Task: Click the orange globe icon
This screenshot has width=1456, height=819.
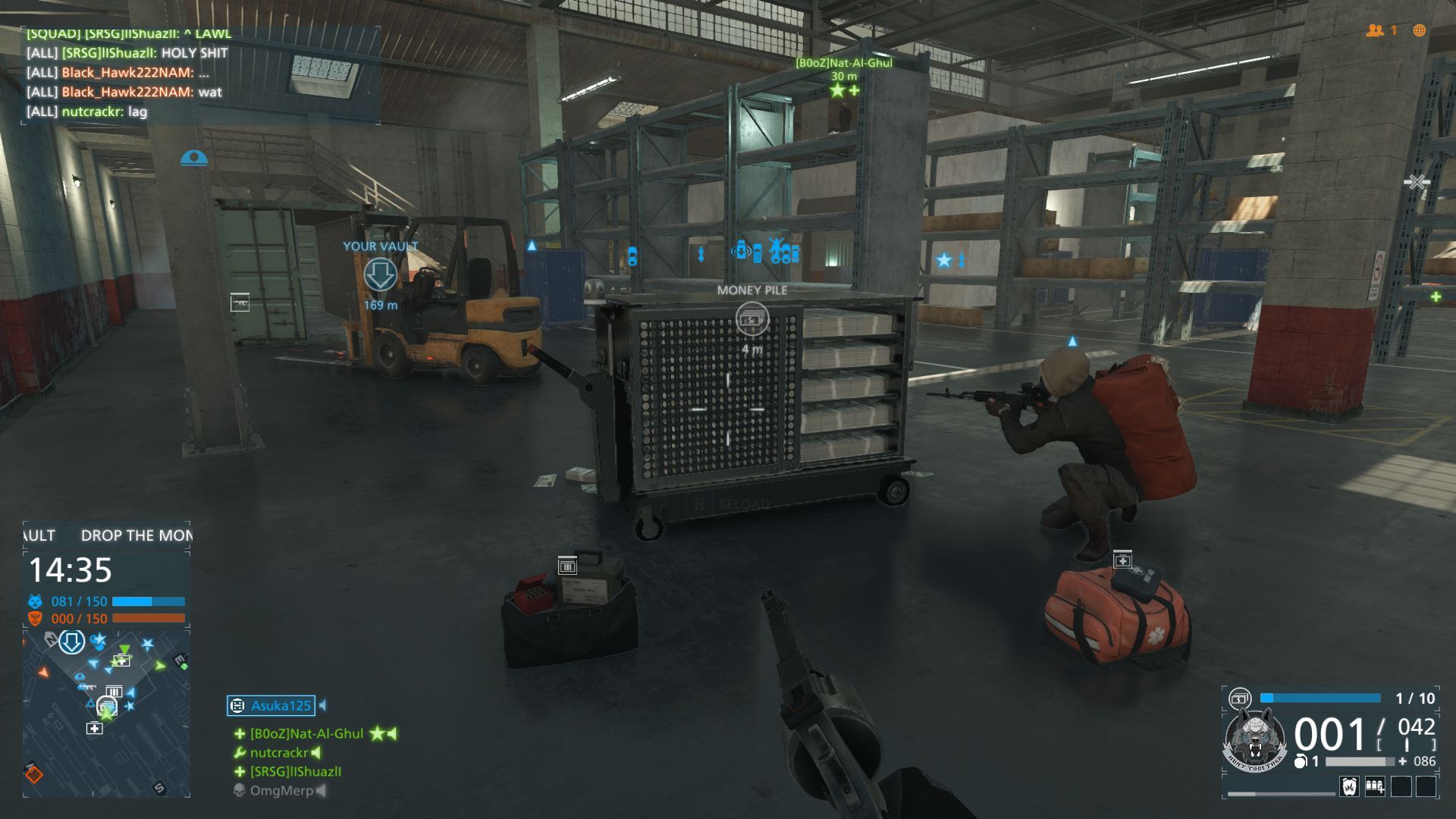Action: click(1419, 30)
